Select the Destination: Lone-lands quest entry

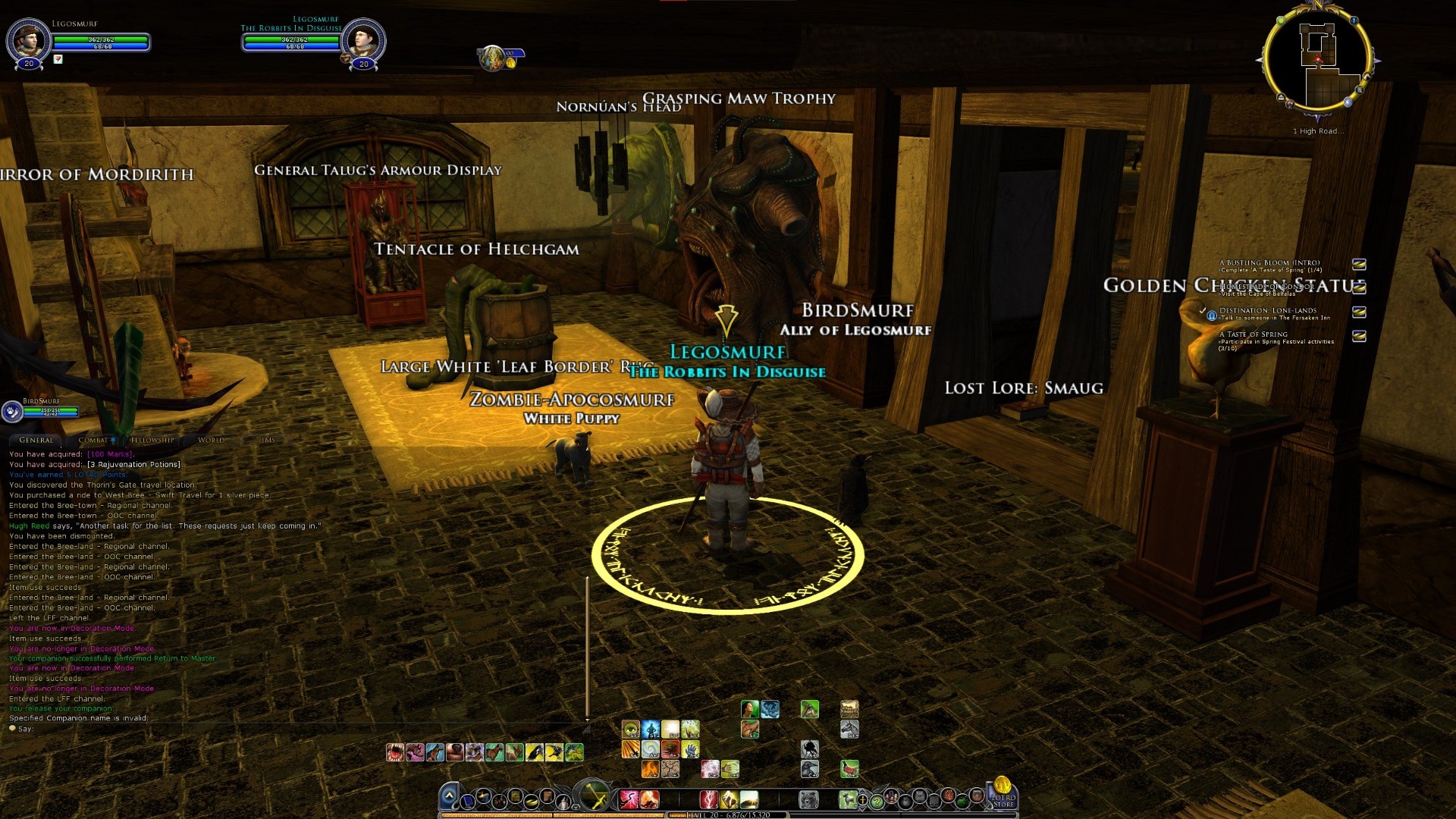[x=1268, y=311]
